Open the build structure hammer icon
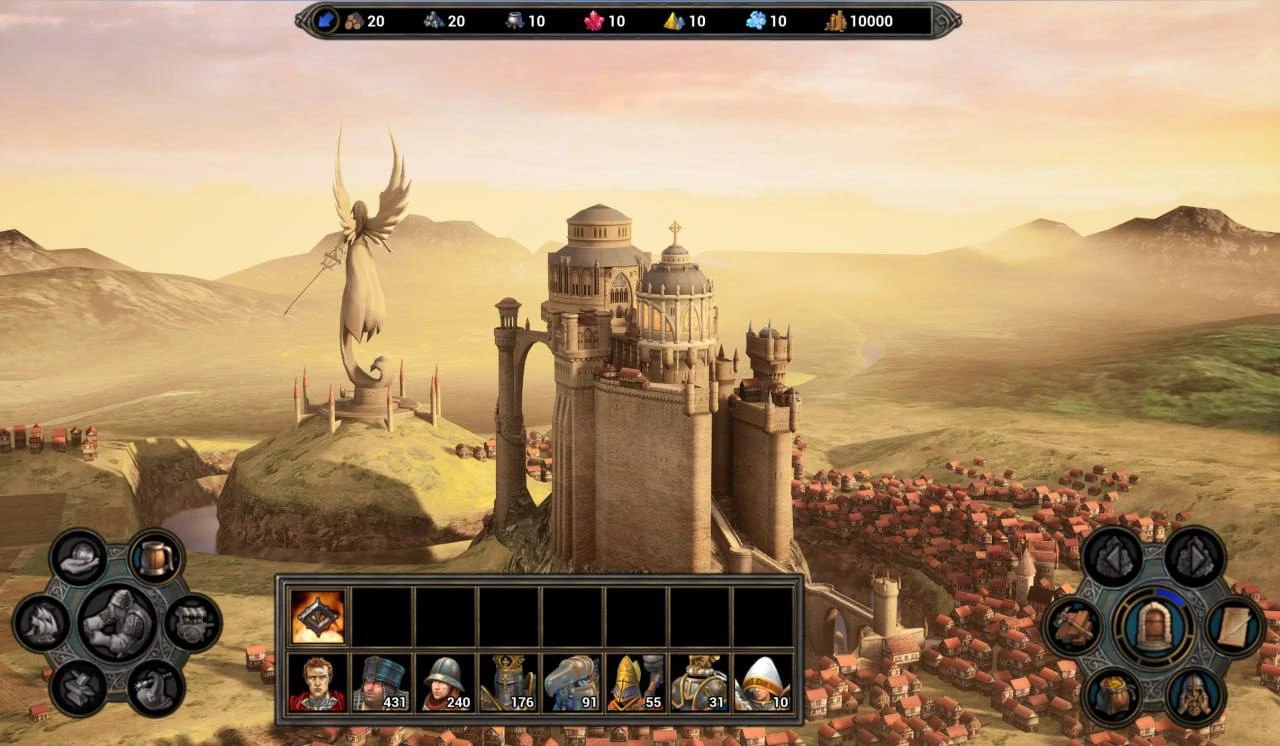The width and height of the screenshot is (1280, 746). (1073, 623)
